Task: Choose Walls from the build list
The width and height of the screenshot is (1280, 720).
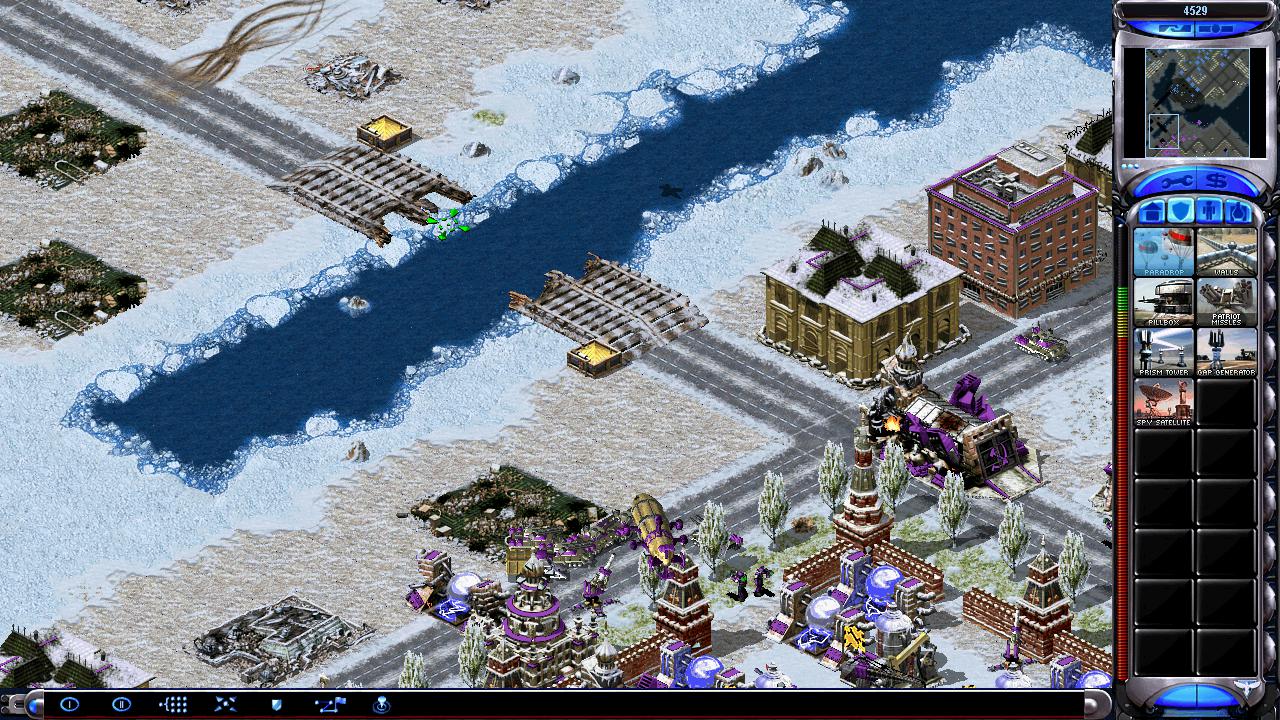Action: click(x=1226, y=252)
